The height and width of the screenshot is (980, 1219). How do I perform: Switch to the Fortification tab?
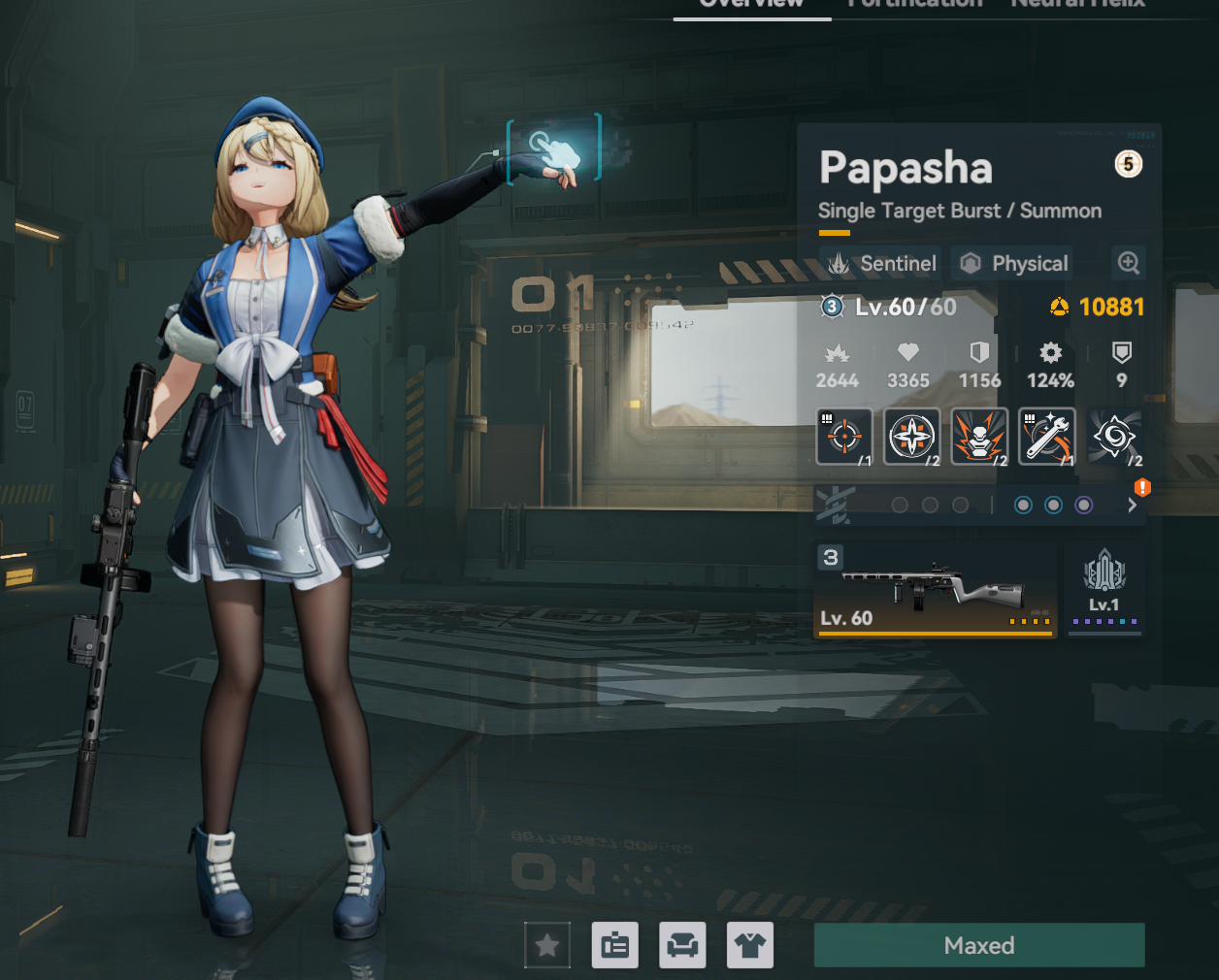pyautogui.click(x=914, y=4)
